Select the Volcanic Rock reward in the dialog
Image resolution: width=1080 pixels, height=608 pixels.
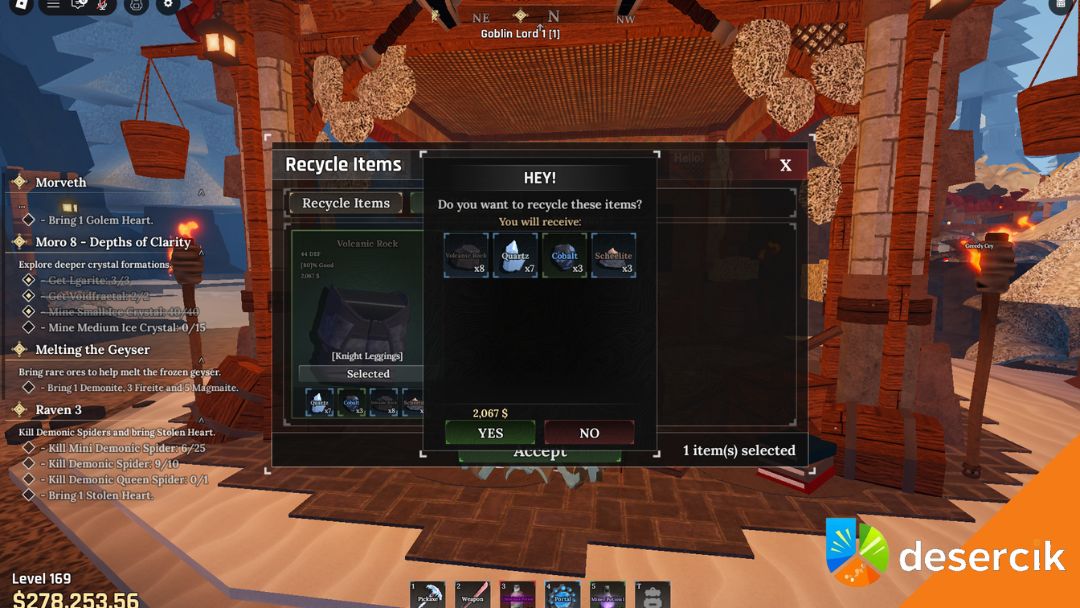coord(466,255)
